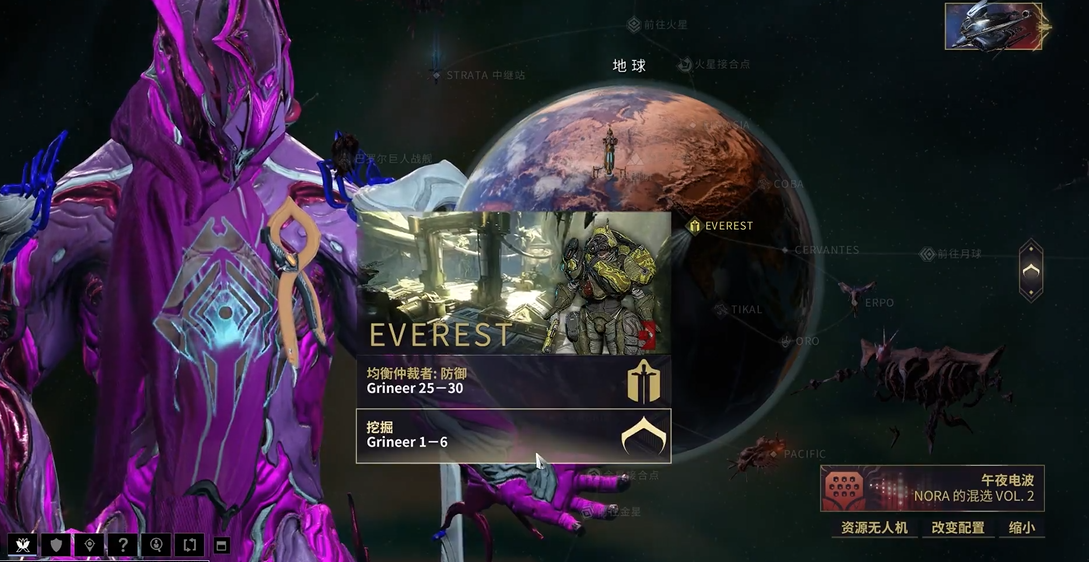Select the 挖掘 Grineer 1-6 mission
This screenshot has width=1089, height=562.
(x=512, y=436)
